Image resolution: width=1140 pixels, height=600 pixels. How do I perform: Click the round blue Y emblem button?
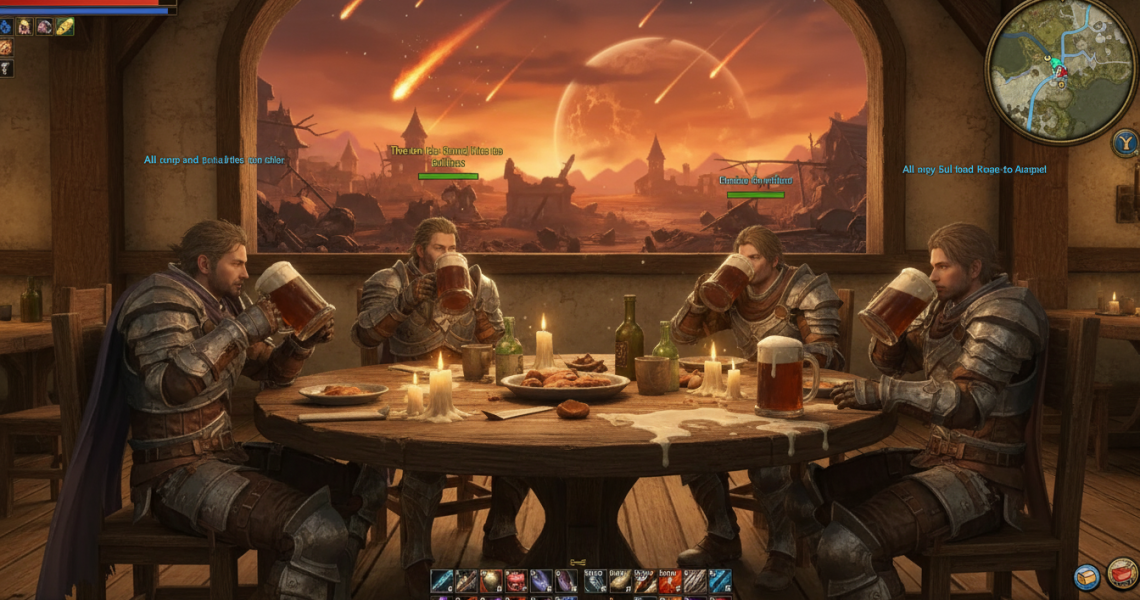[1124, 143]
